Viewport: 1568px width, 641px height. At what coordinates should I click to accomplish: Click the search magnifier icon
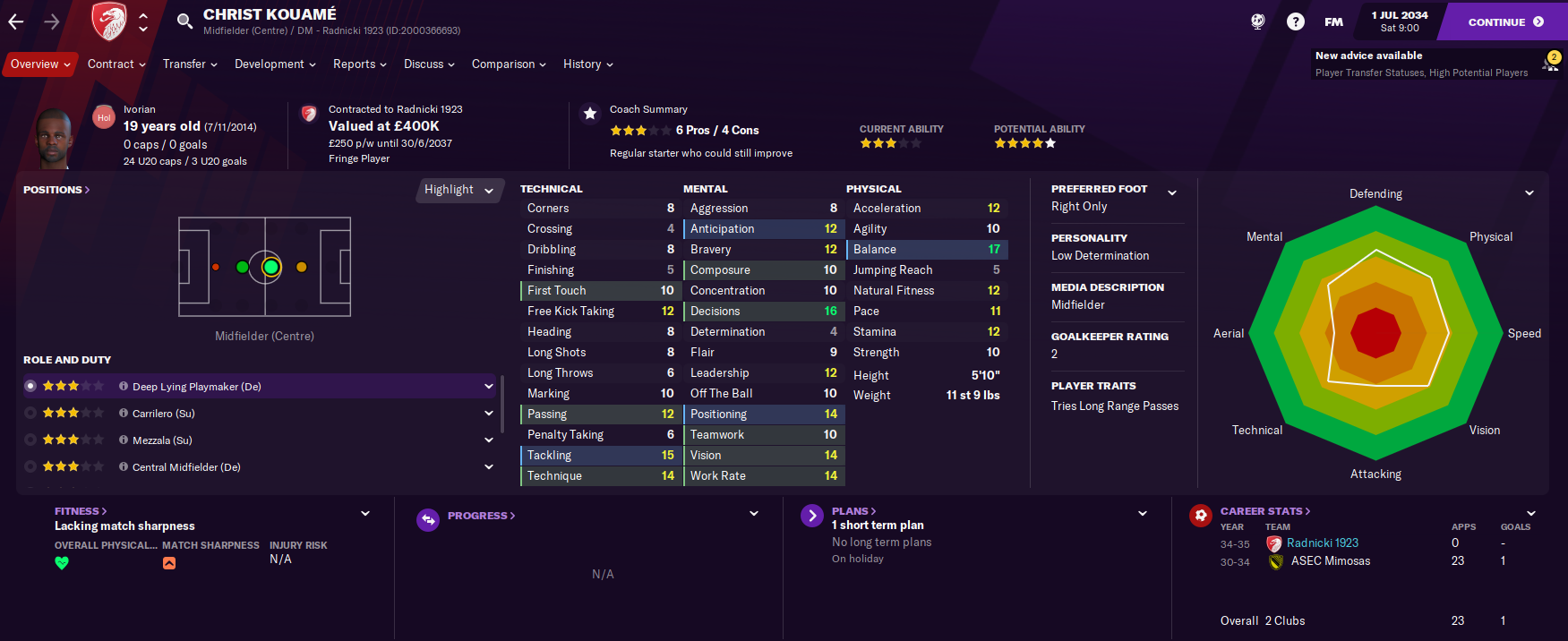[184, 21]
